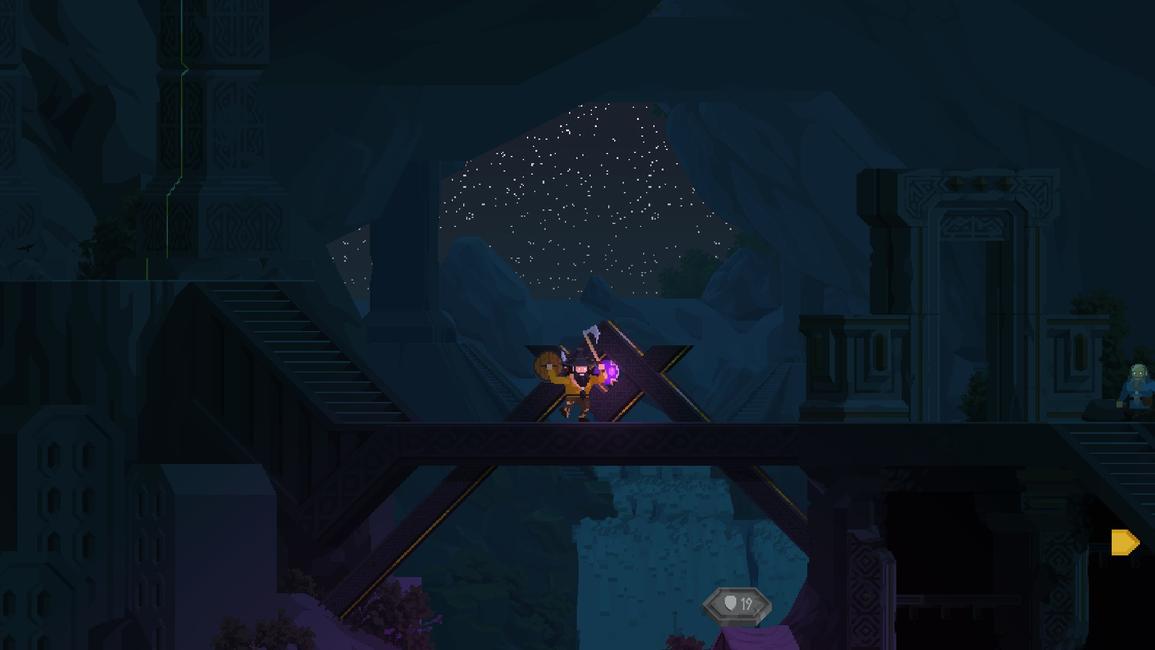Click the yellow offscreen direction arrow

(1125, 542)
